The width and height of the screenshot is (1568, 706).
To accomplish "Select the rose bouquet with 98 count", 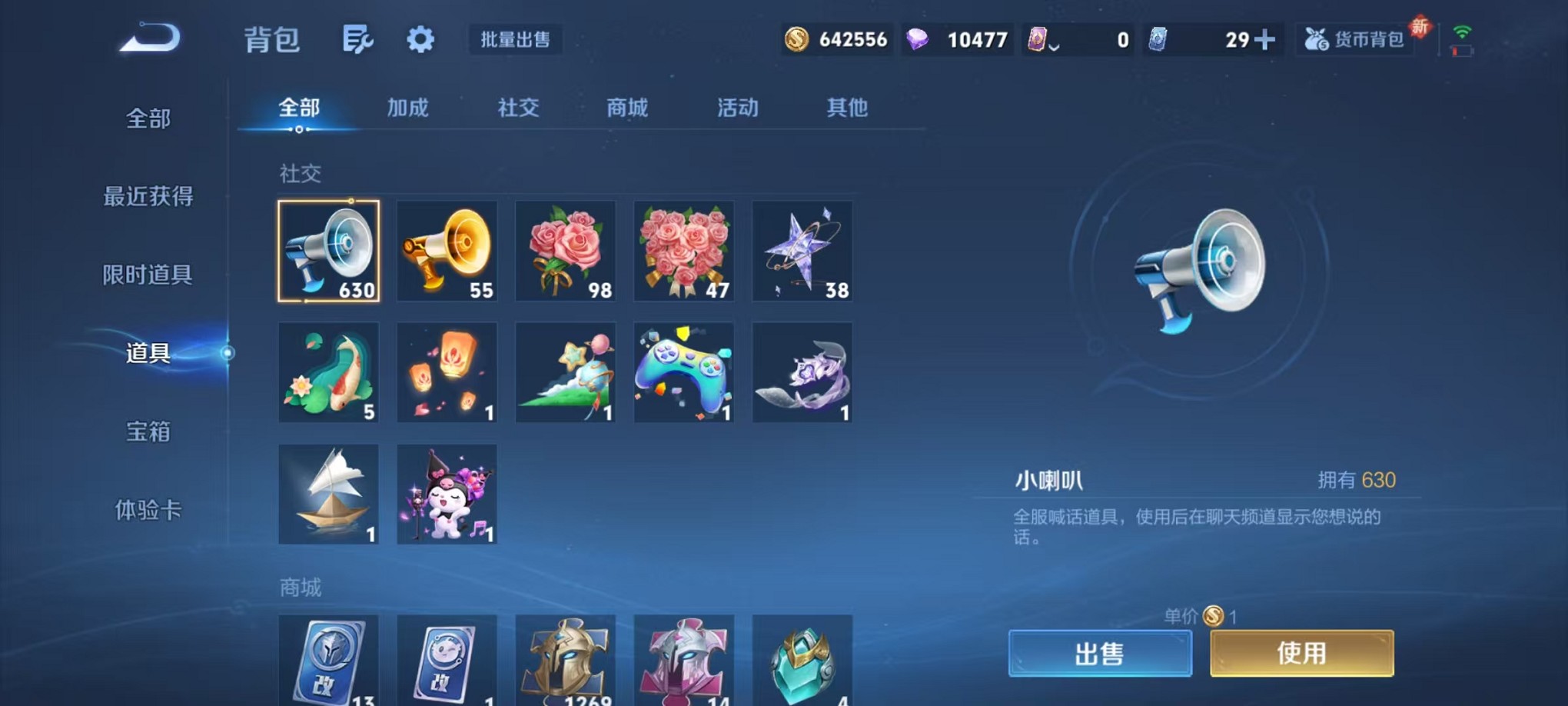I will point(566,252).
